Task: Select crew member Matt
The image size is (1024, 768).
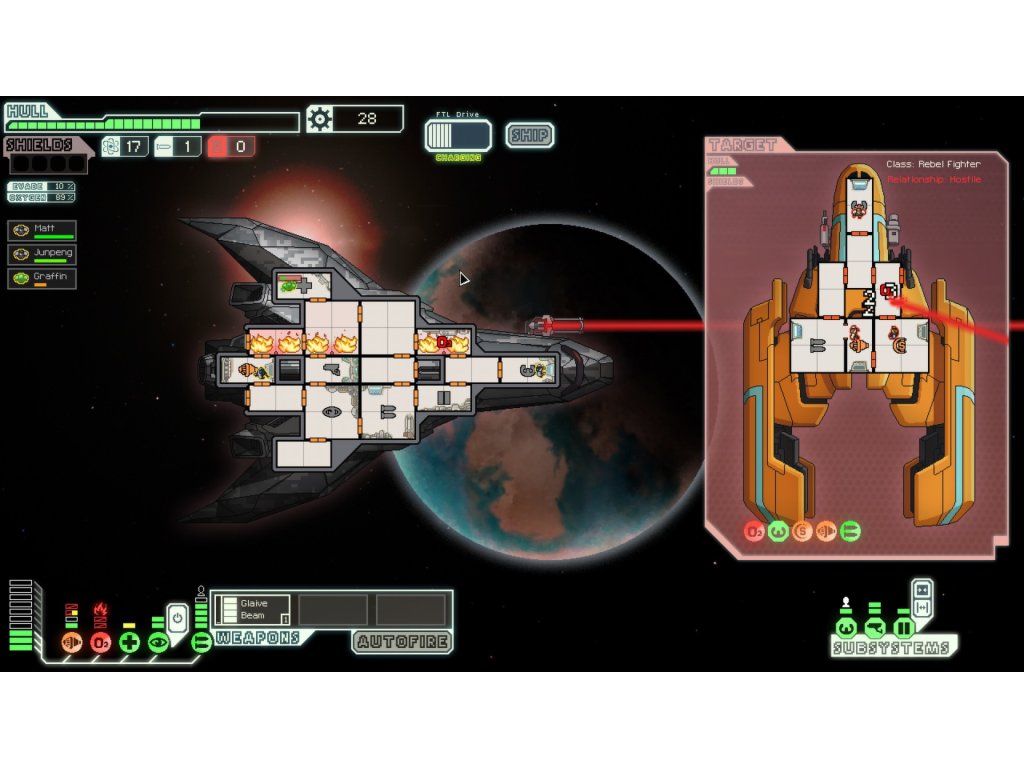Action: point(43,230)
